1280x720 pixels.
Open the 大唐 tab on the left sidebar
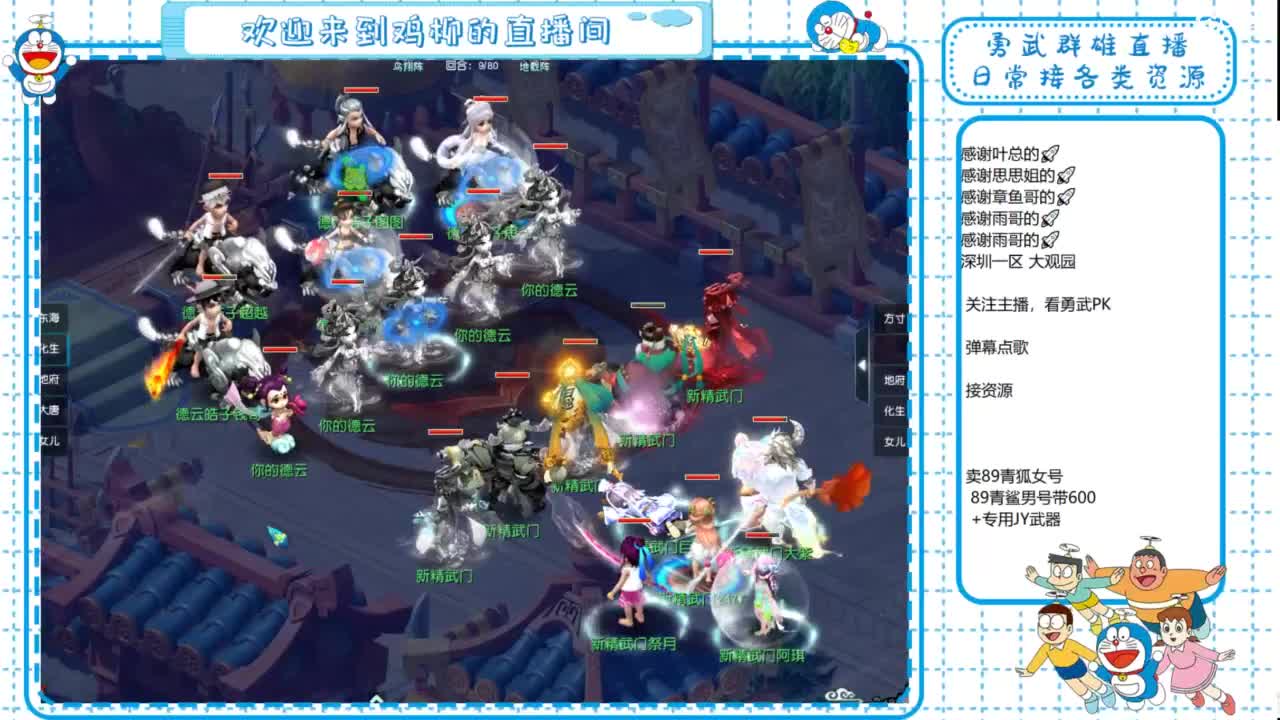[47, 409]
